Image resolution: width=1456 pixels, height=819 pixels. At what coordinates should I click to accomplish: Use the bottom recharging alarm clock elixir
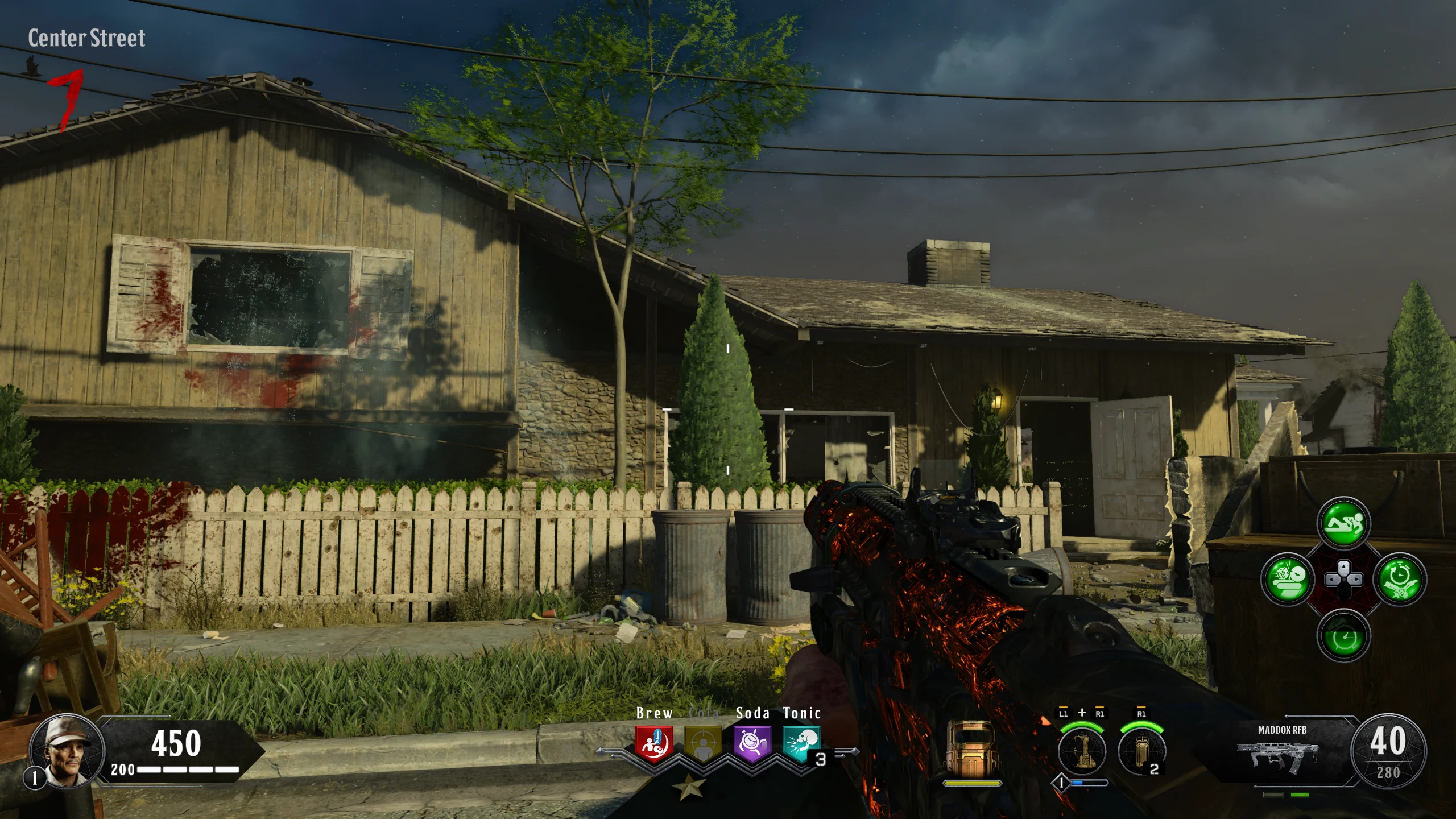[1343, 636]
